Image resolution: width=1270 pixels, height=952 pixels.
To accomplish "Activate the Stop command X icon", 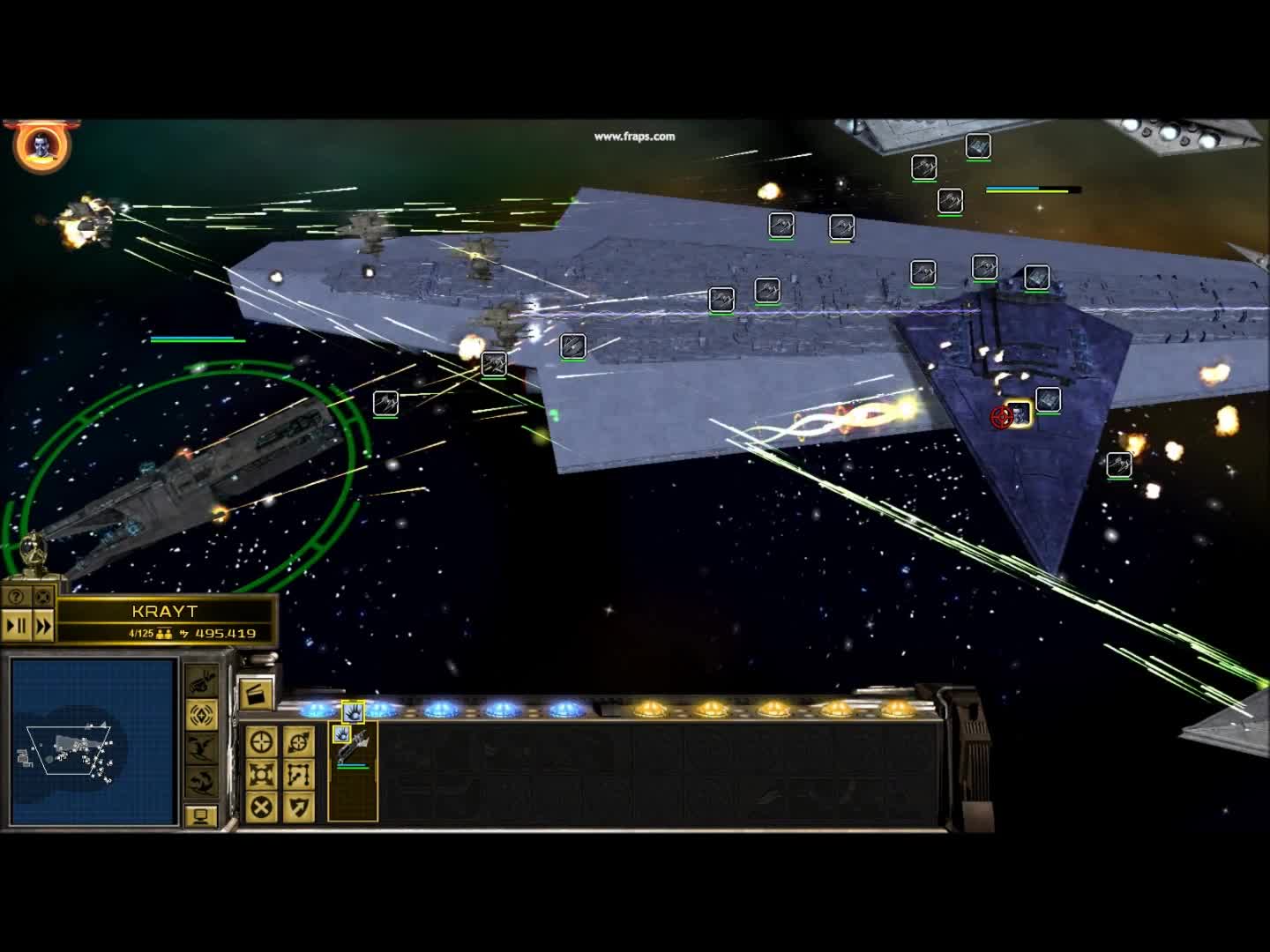I will point(260,806).
